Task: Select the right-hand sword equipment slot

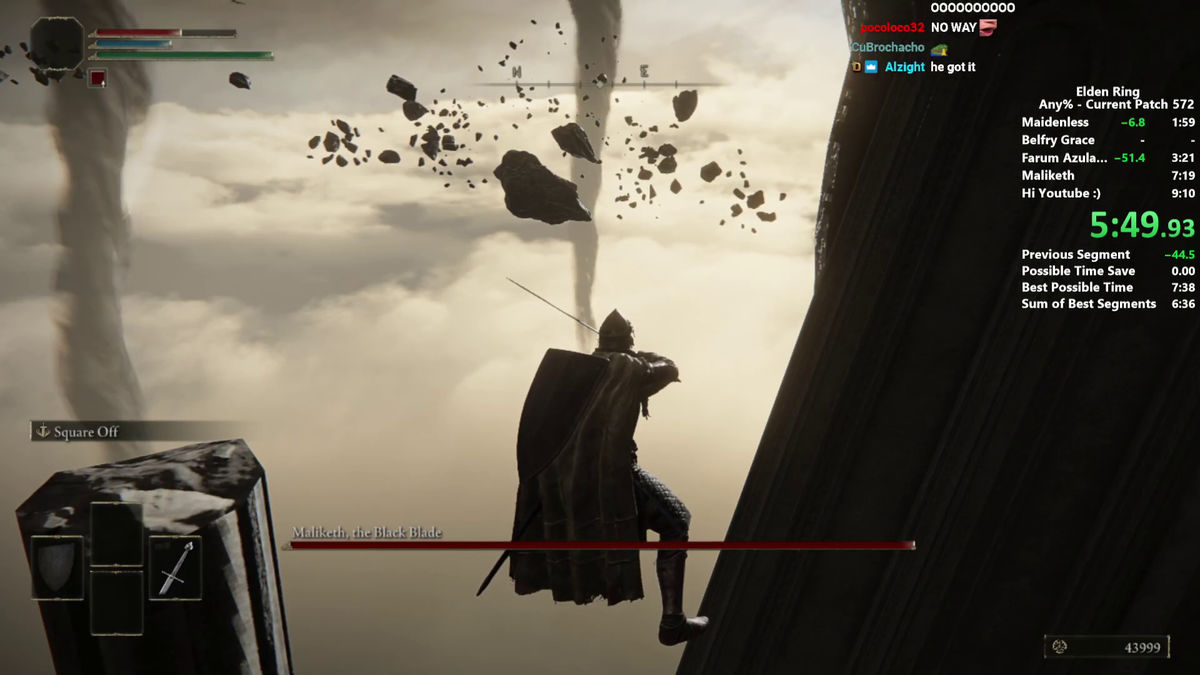Action: (175, 567)
